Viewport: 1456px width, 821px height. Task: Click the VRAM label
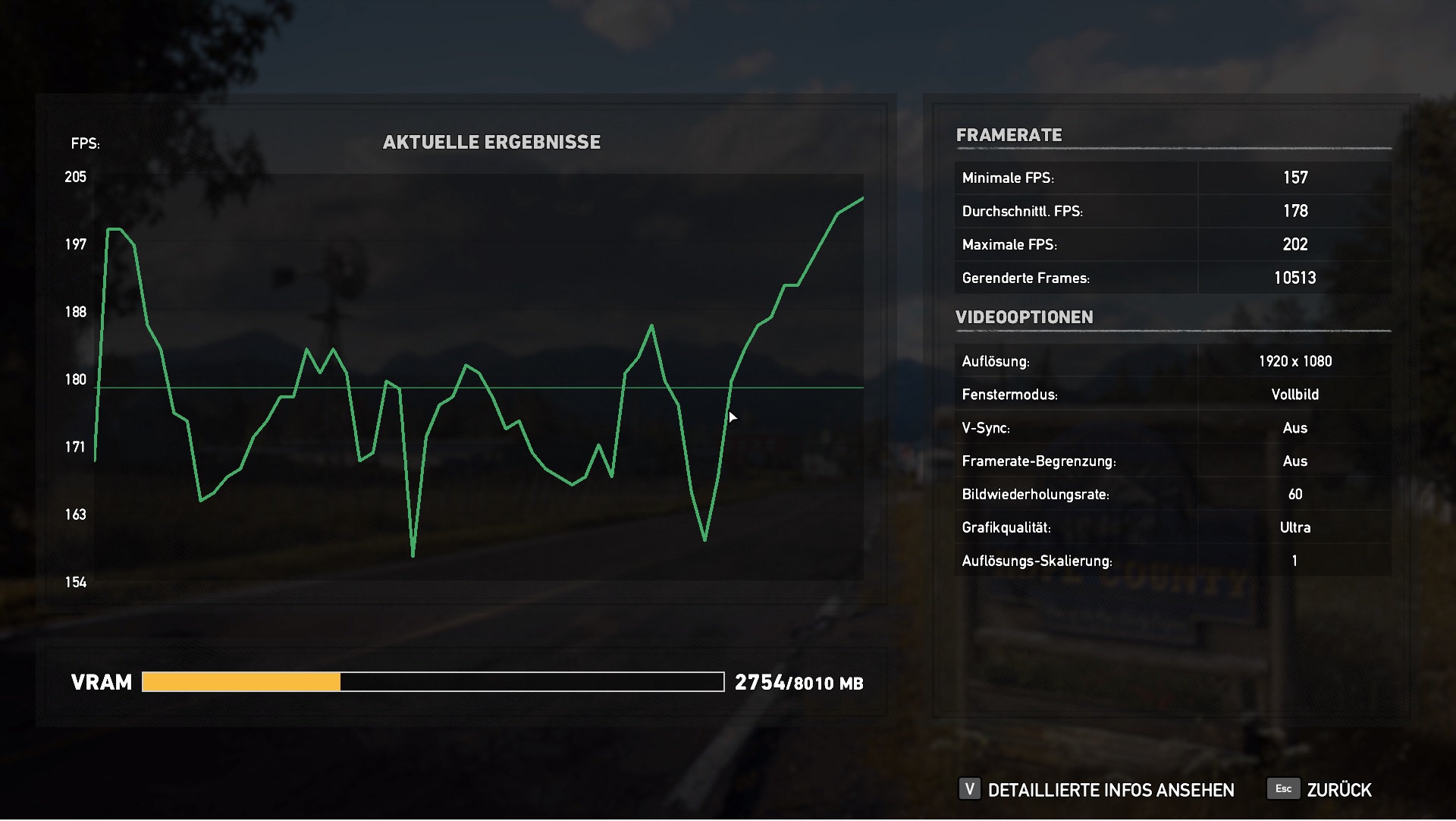(x=102, y=682)
